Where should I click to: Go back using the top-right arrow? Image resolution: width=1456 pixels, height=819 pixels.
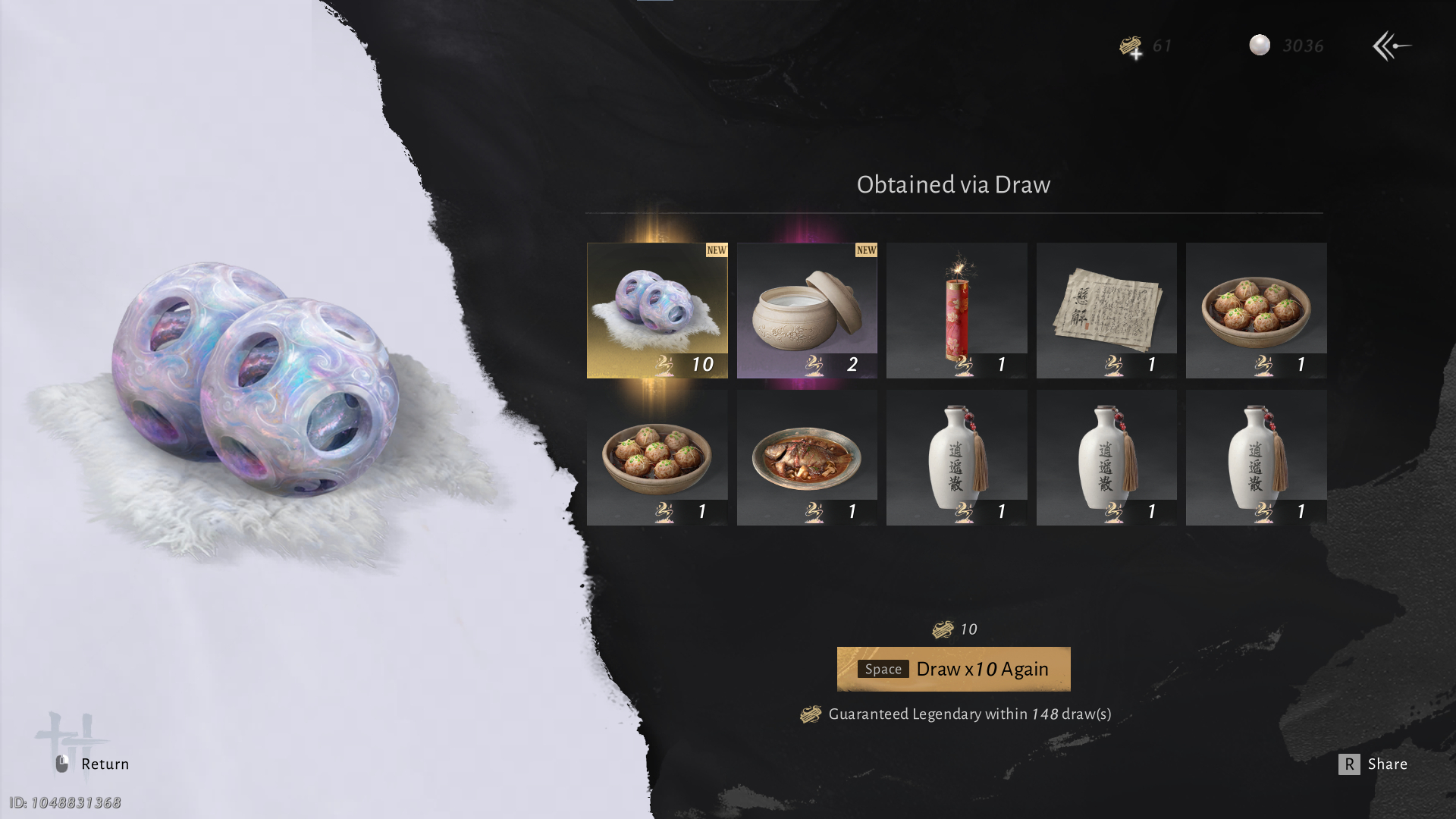pyautogui.click(x=1392, y=46)
